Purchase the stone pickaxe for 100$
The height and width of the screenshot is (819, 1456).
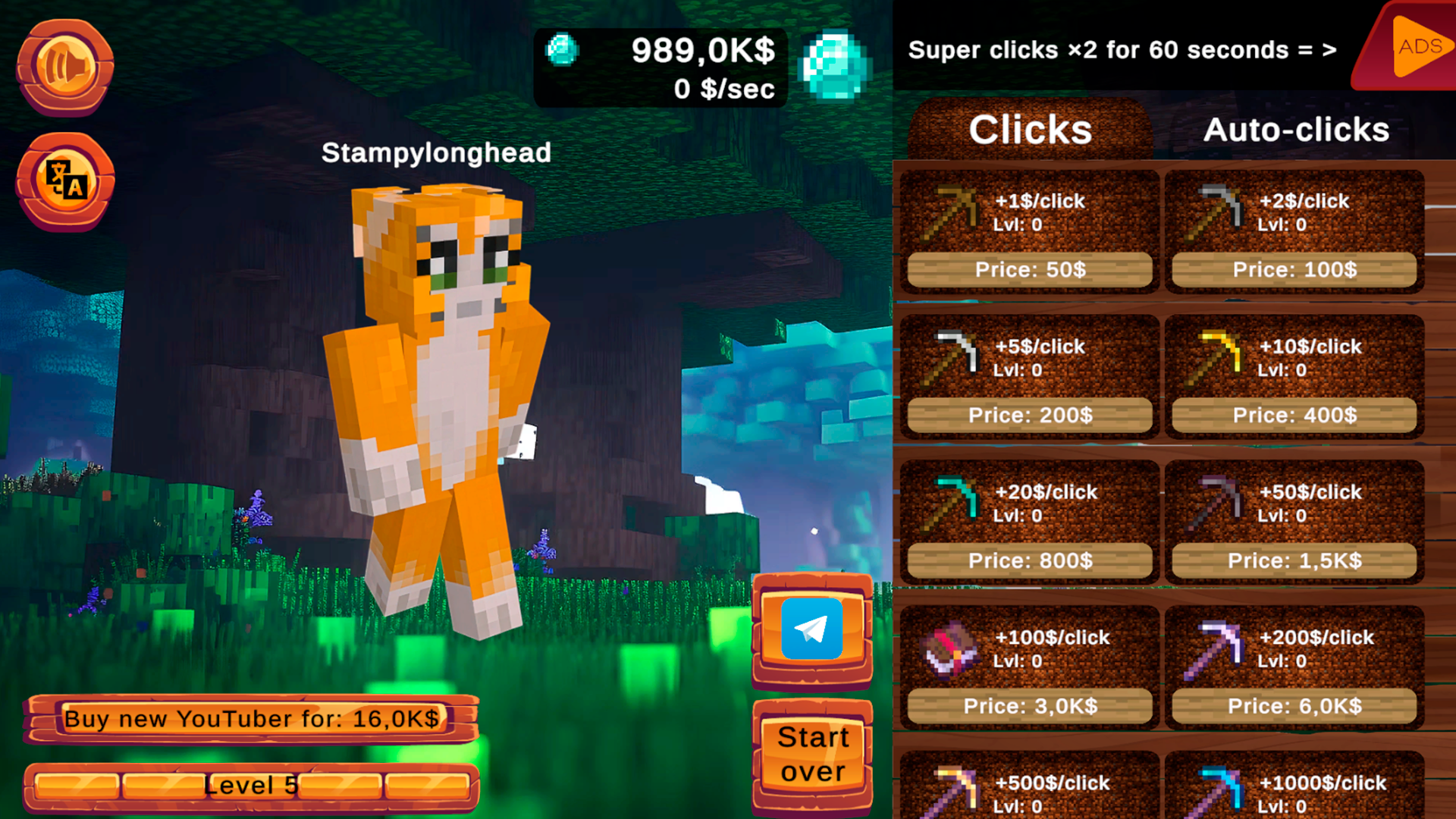[1294, 269]
